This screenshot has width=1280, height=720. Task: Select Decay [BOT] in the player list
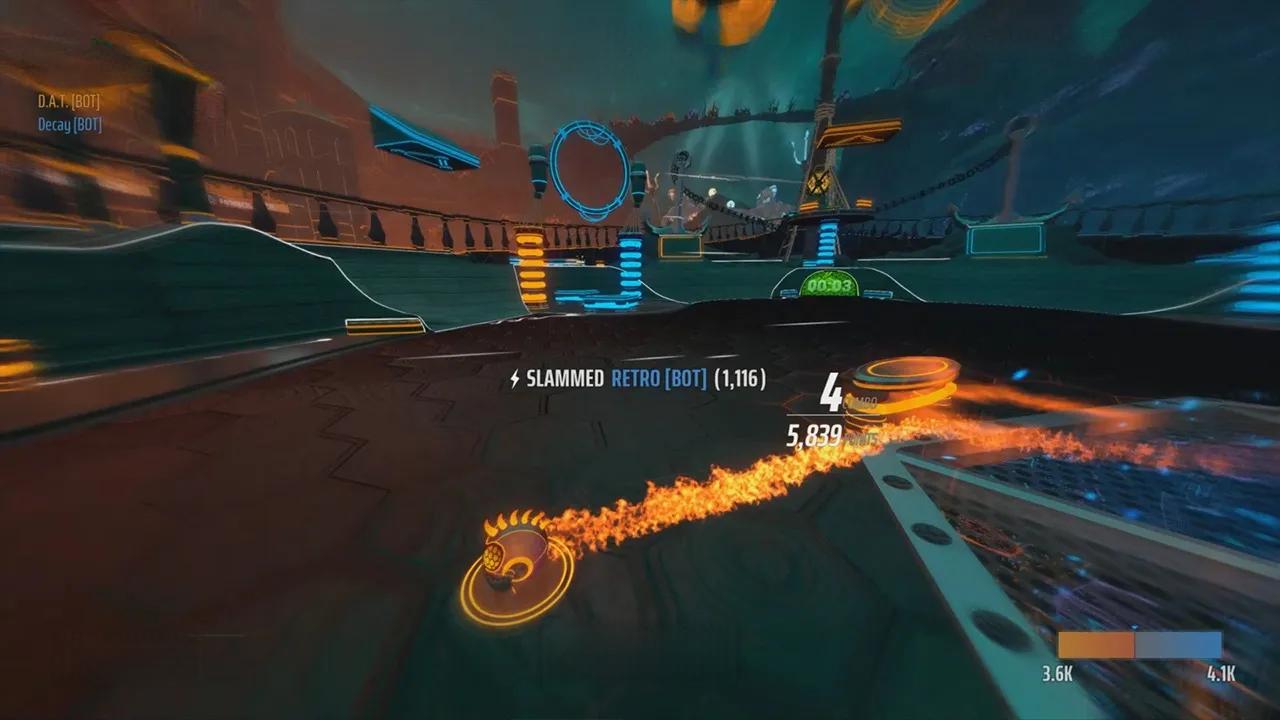[69, 125]
